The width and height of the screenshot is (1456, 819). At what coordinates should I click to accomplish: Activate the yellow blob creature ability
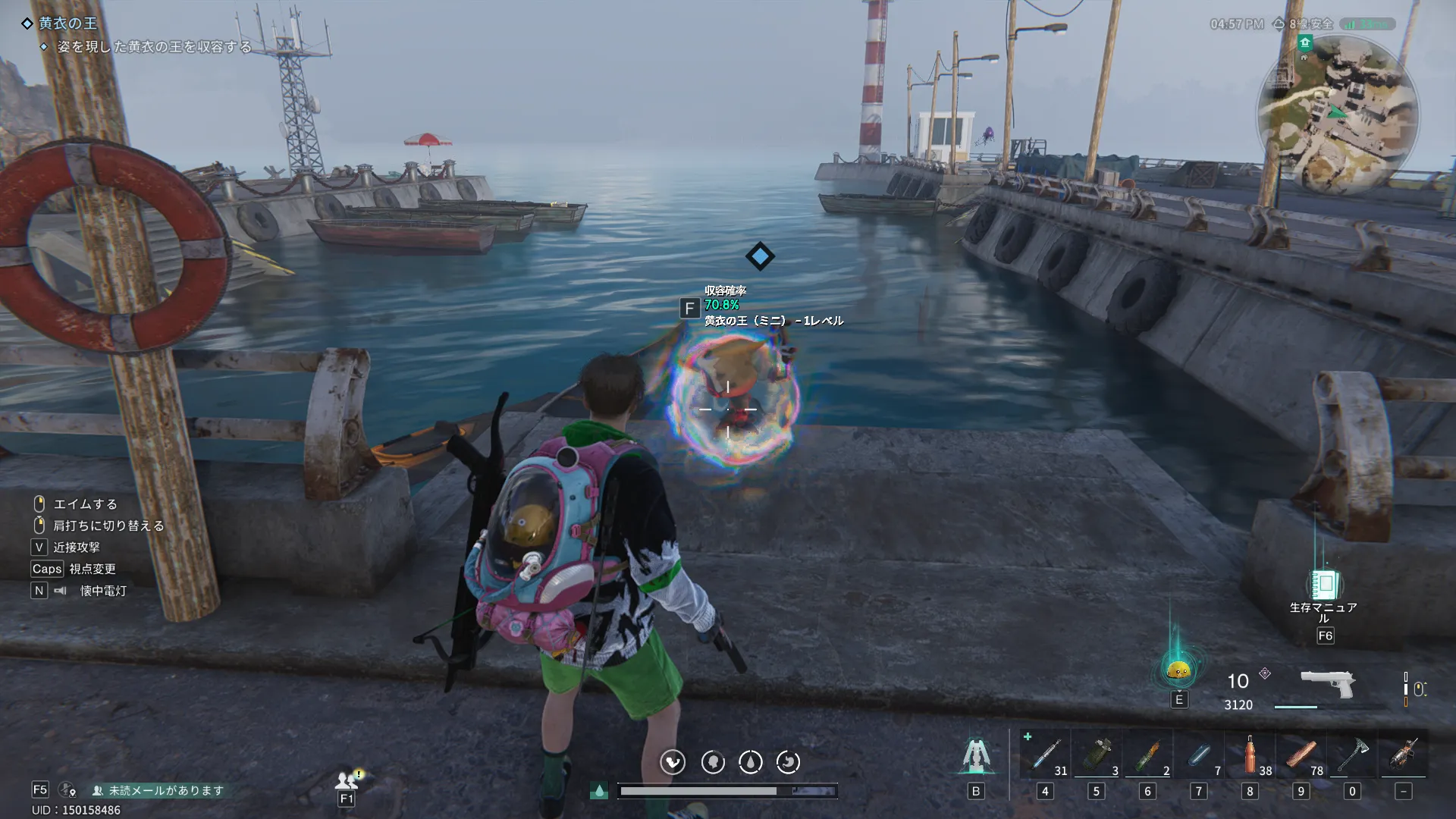click(1178, 670)
